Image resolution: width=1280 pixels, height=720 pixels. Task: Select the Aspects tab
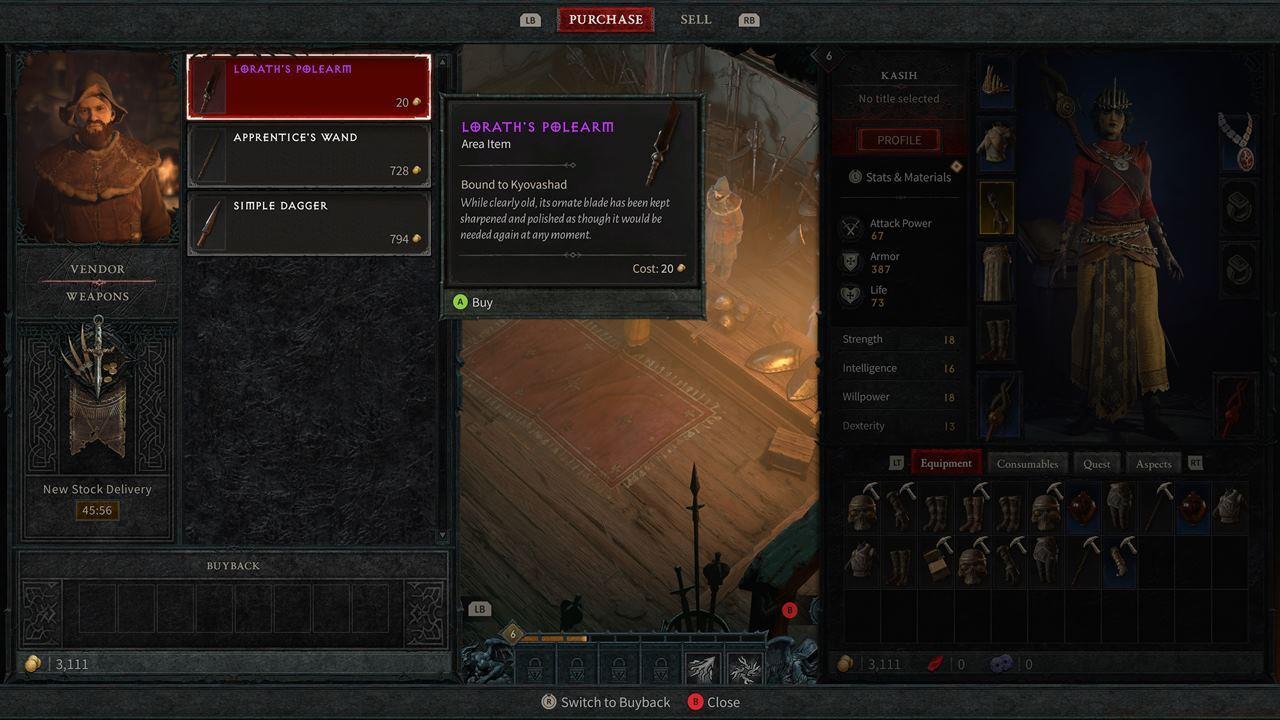pos(1152,463)
